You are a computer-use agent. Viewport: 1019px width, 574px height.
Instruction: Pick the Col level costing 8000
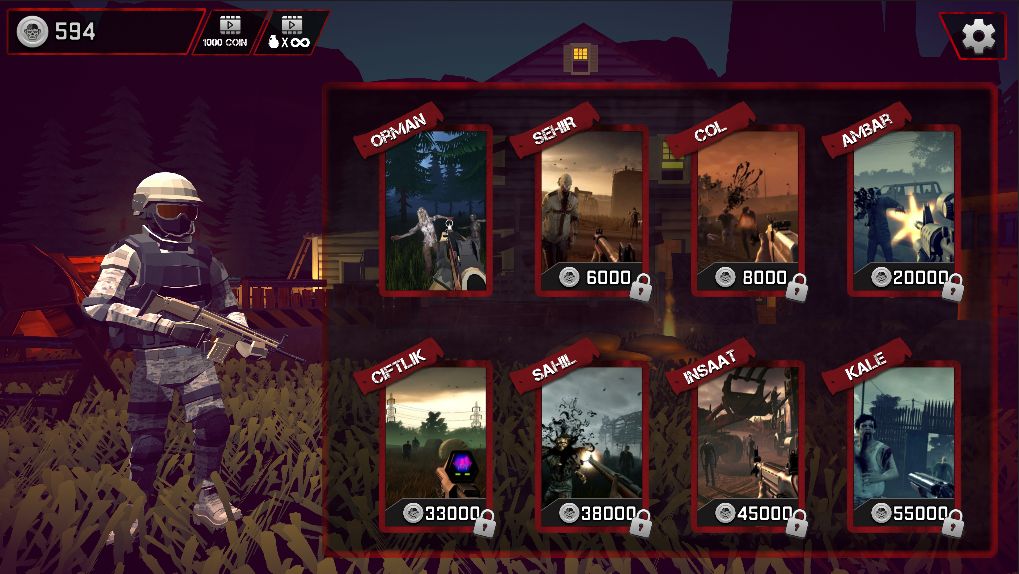[748, 211]
